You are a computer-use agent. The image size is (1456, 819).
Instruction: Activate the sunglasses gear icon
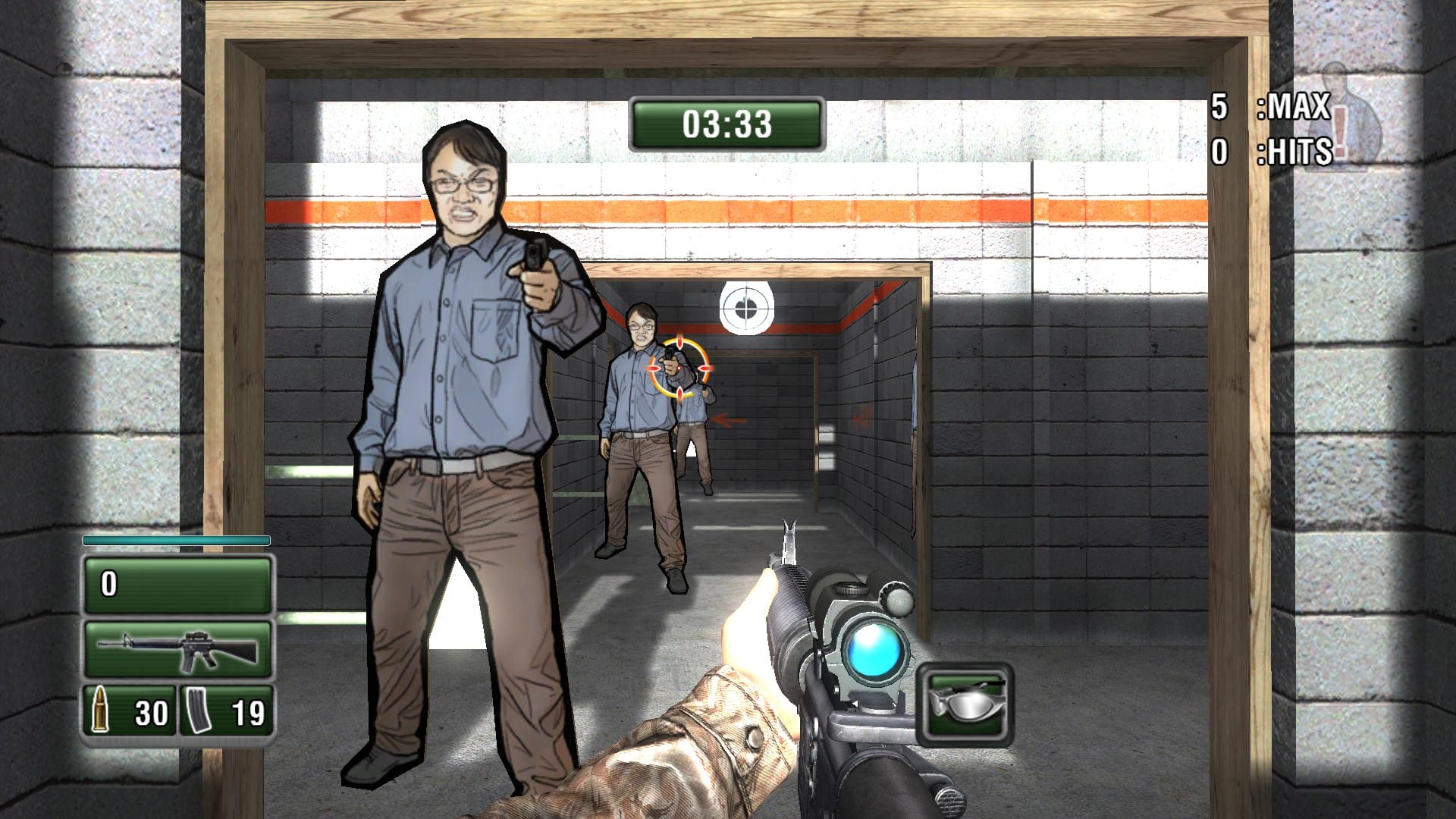[965, 704]
